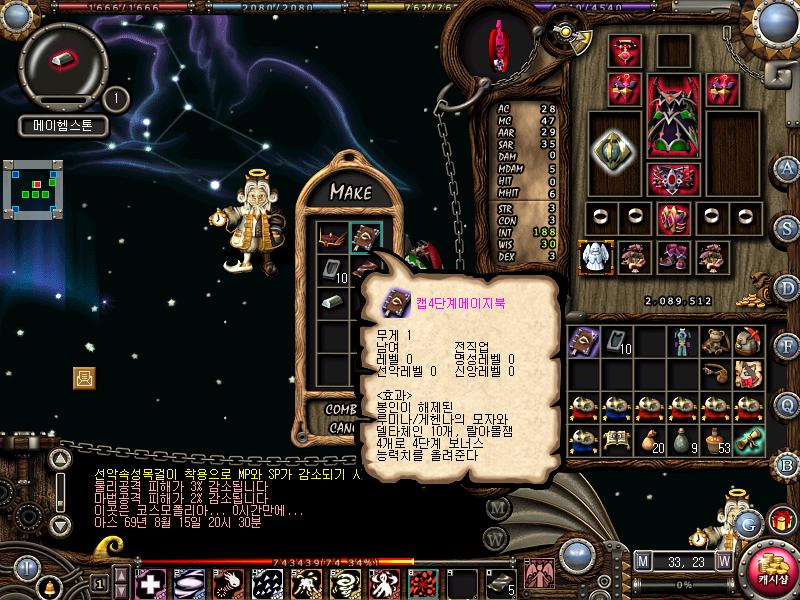
Task: Select the small armor figure in inventory
Action: coord(682,343)
